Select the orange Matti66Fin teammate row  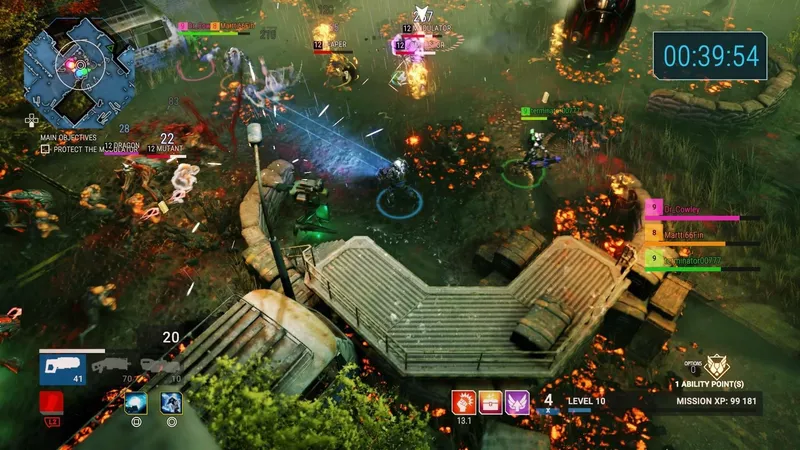click(x=690, y=236)
